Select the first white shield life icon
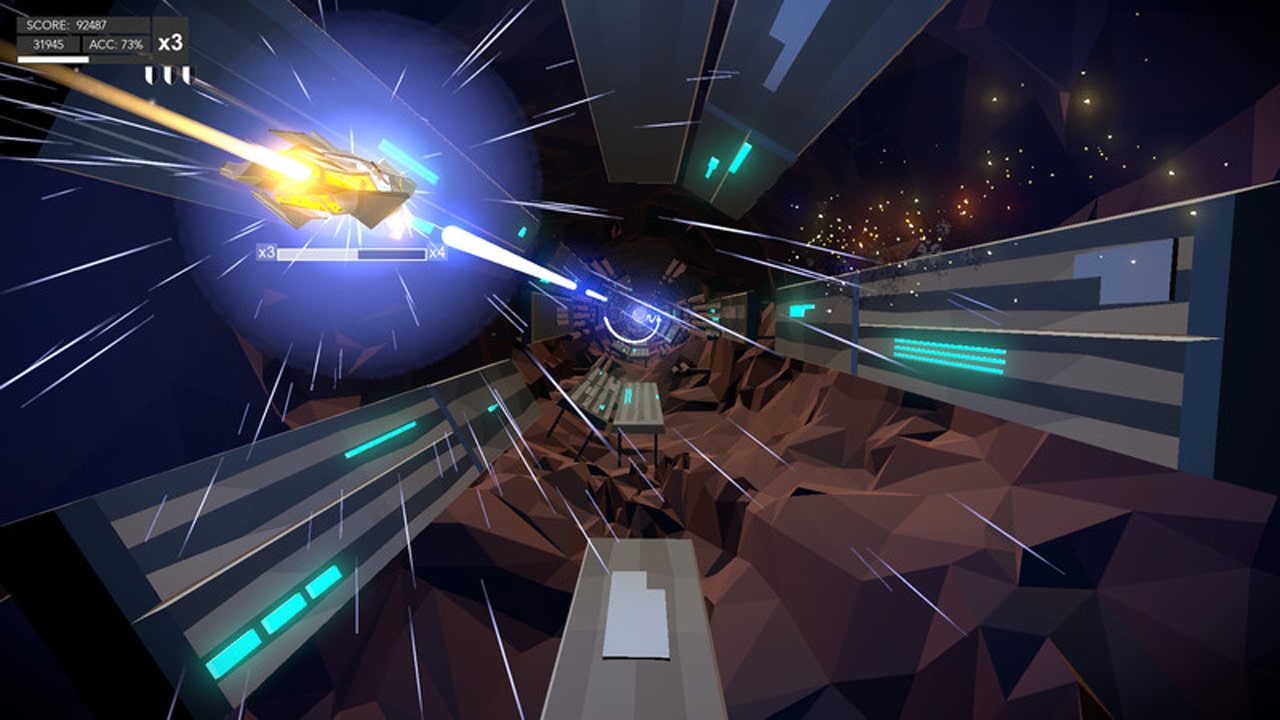Screen dimensions: 1280x720 pos(148,75)
